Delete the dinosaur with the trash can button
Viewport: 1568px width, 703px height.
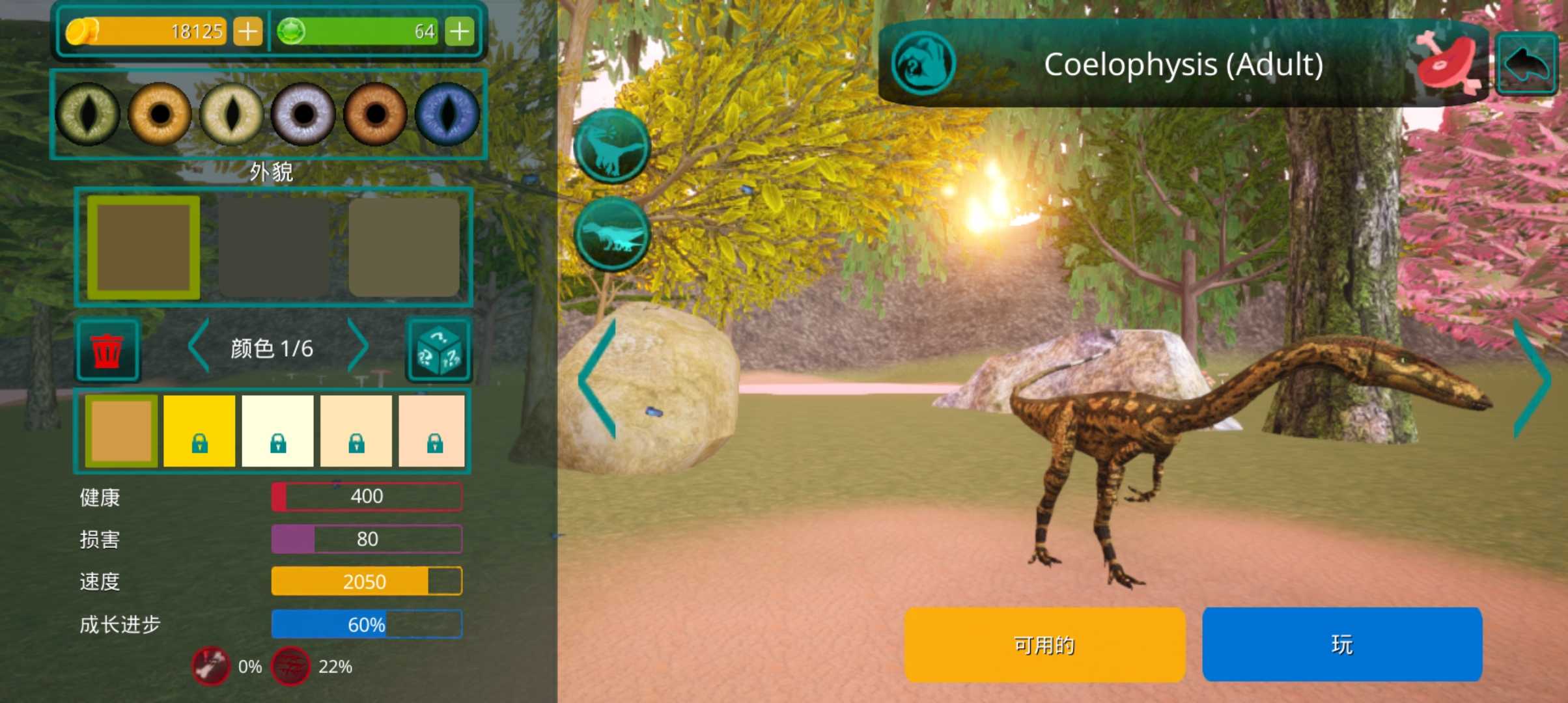(107, 350)
